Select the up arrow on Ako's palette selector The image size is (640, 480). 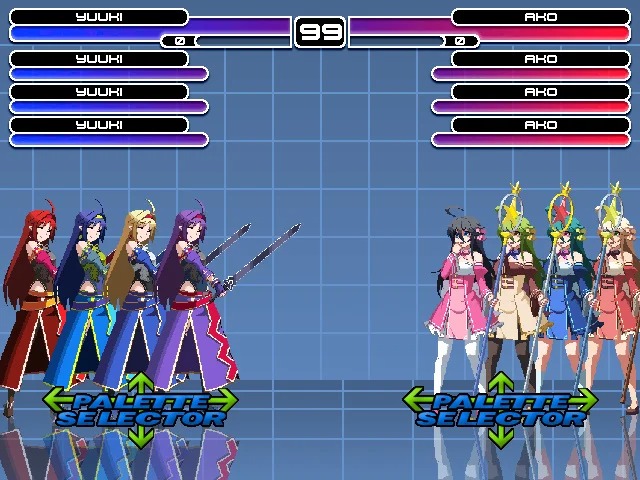[x=500, y=382]
